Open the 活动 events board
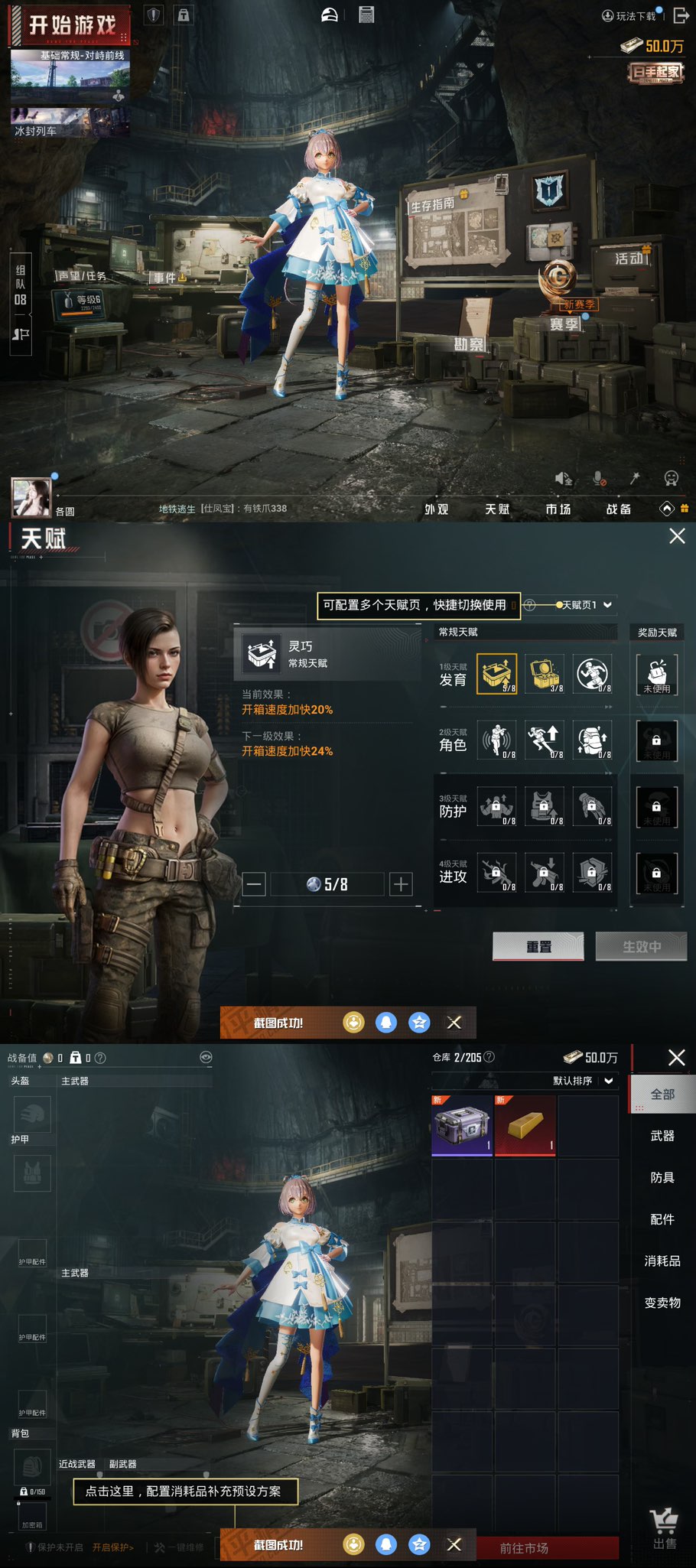 coord(630,259)
